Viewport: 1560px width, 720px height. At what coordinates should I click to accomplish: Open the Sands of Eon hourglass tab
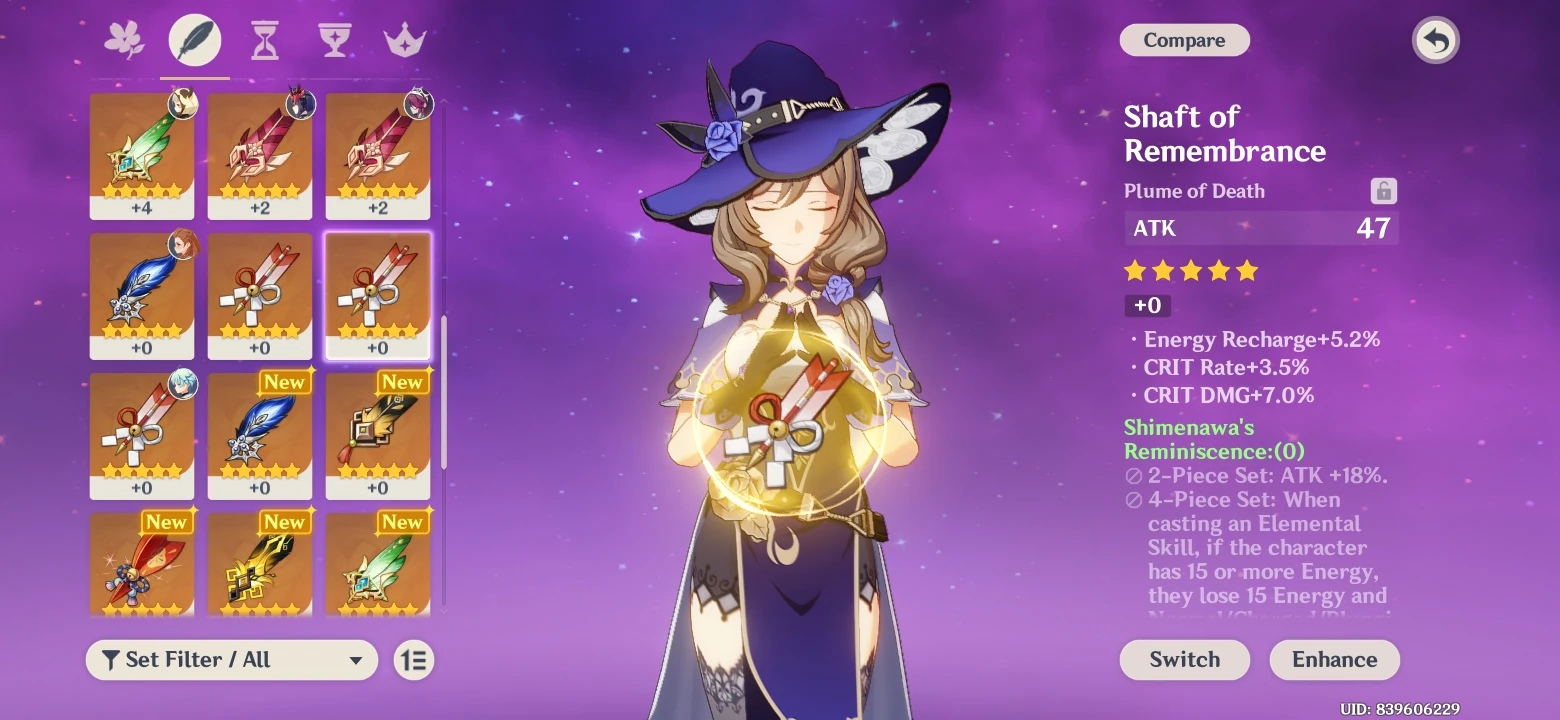tap(264, 40)
